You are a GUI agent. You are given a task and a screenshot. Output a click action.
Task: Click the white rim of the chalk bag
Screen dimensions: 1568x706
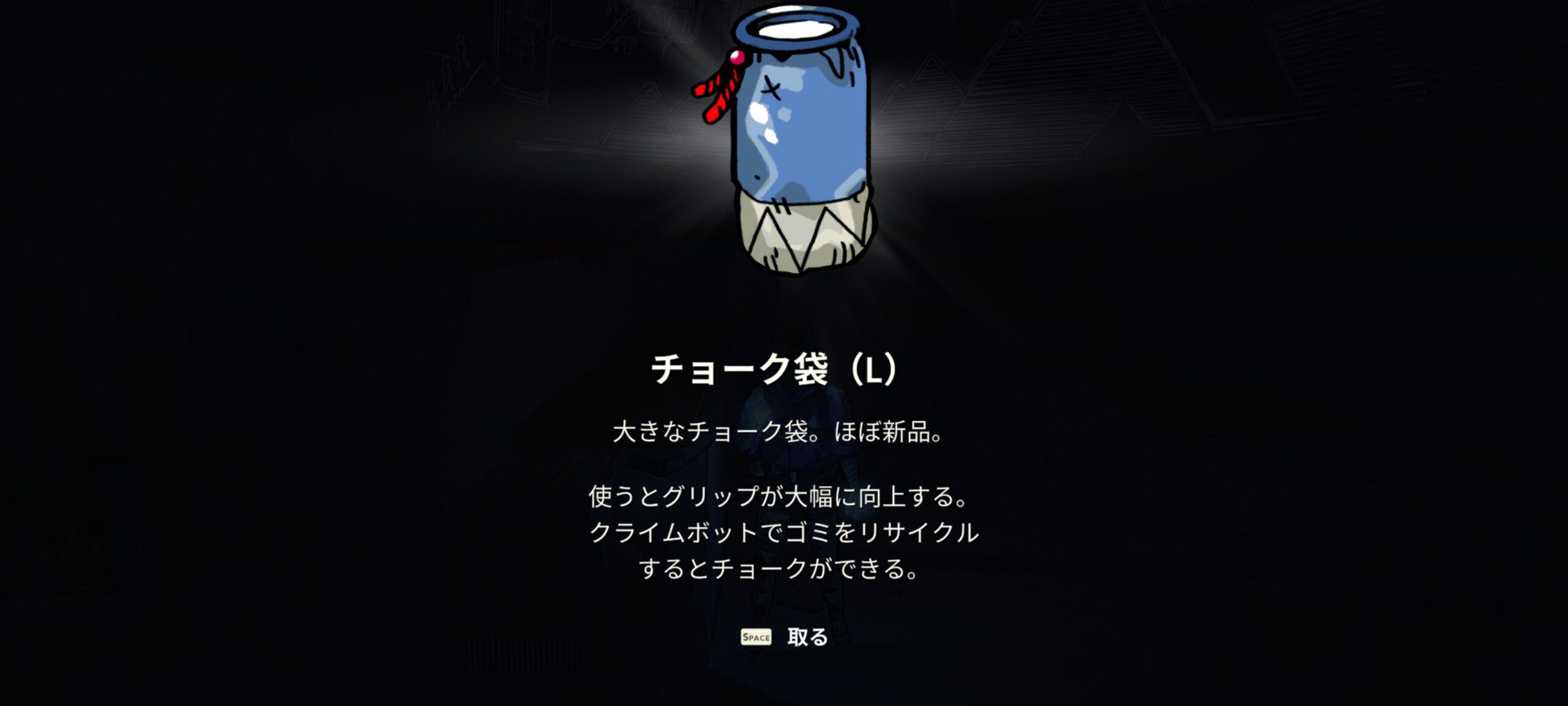796,28
